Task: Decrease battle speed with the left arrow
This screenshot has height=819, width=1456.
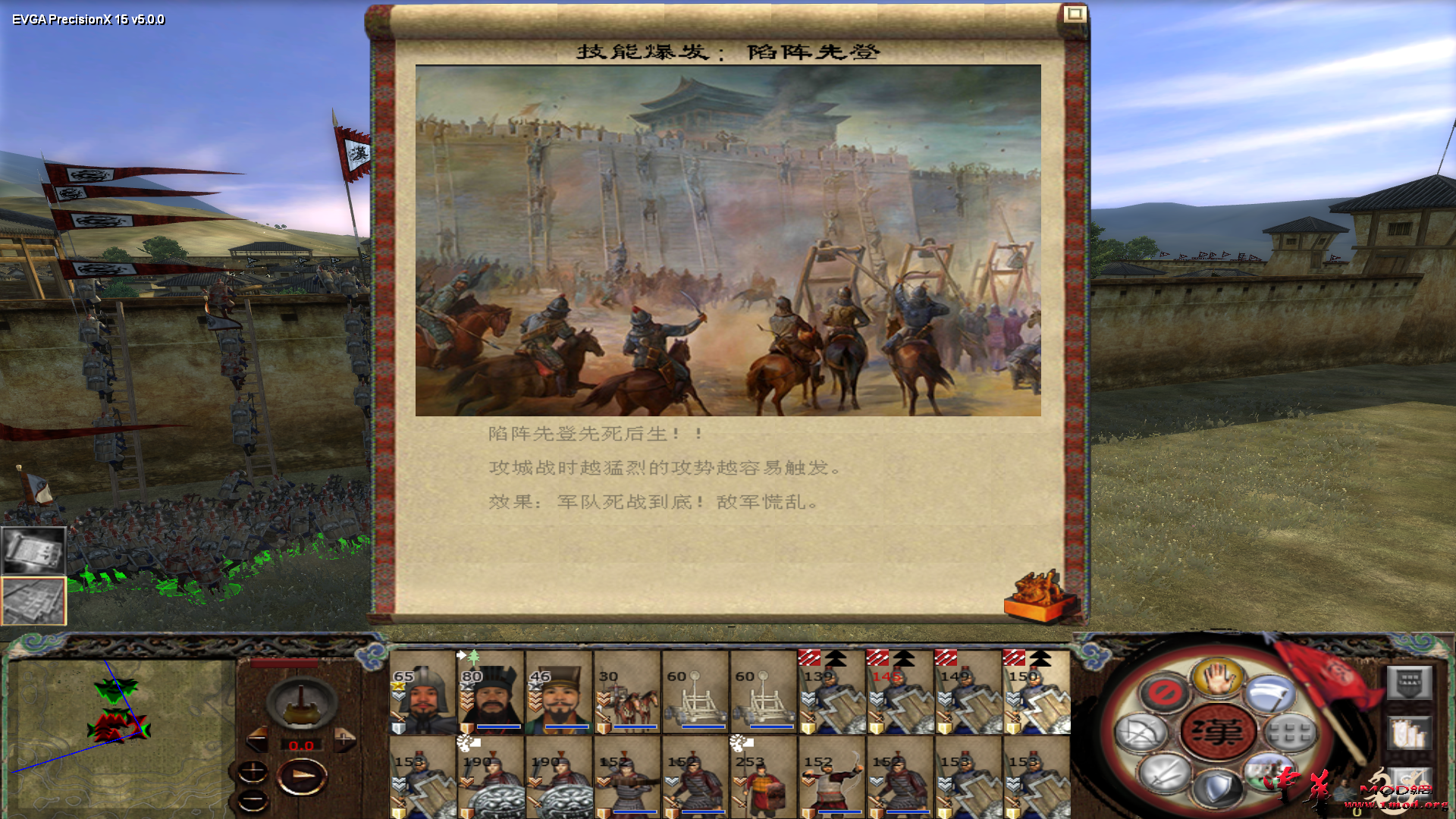Action: pyautogui.click(x=259, y=739)
